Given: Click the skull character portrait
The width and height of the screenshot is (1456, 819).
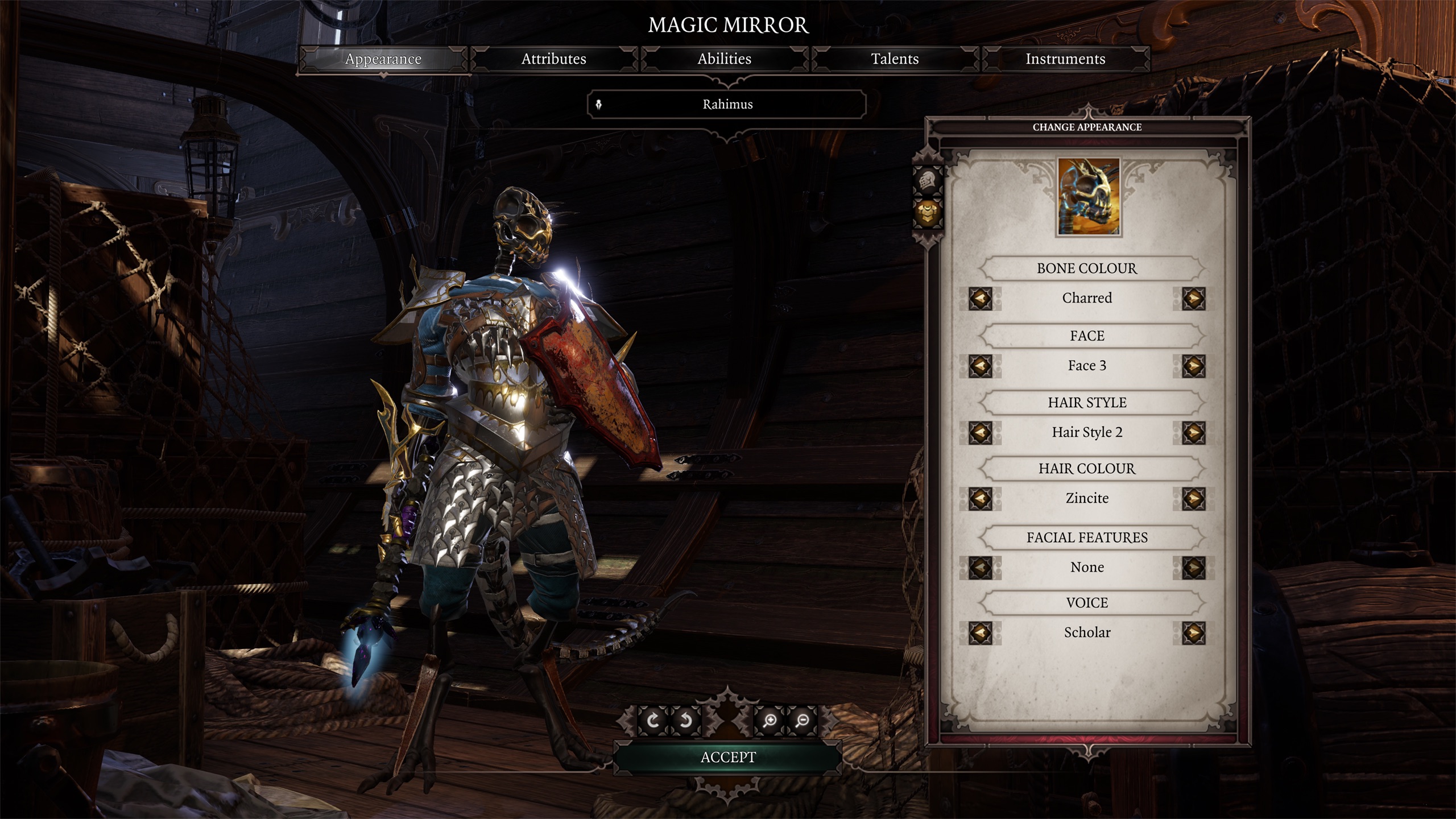Looking at the screenshot, I should (x=1088, y=197).
